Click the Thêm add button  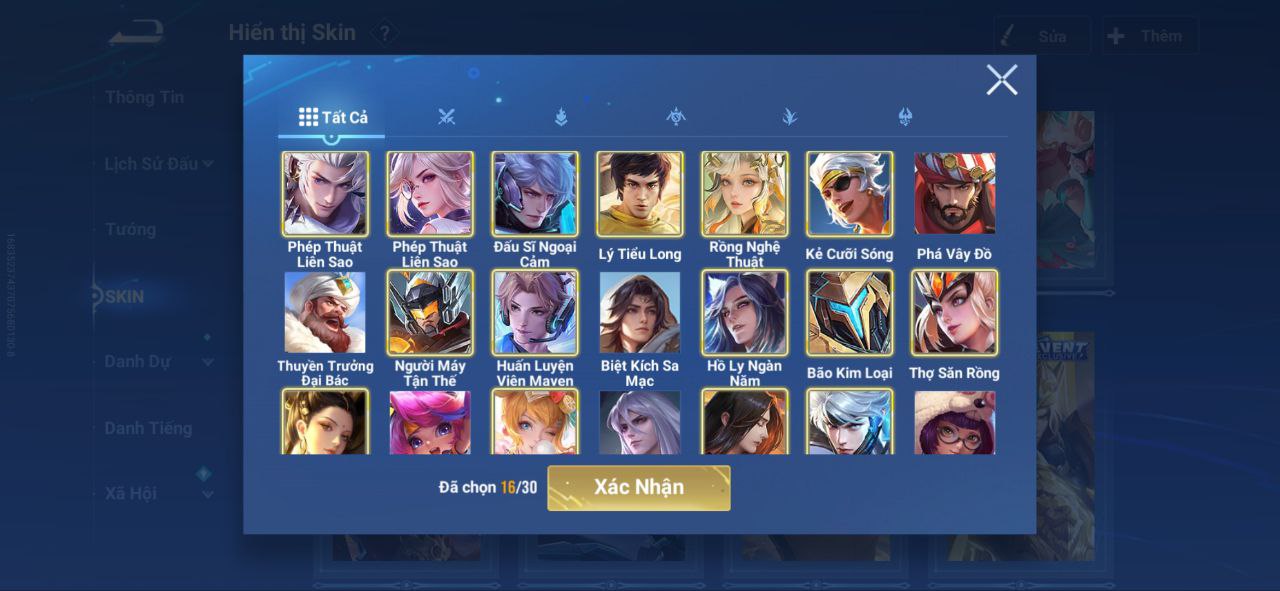1149,36
